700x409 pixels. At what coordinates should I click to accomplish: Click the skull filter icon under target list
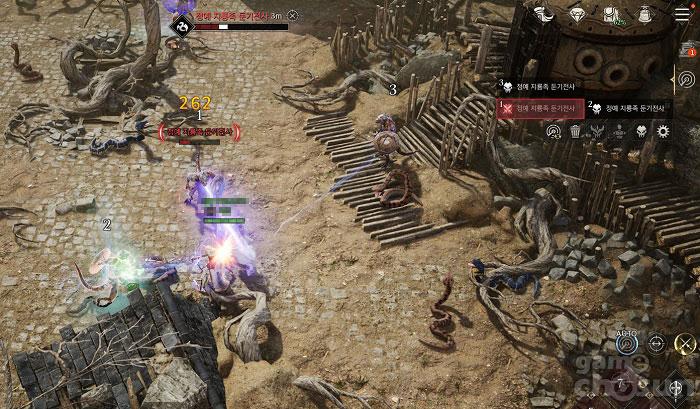point(640,131)
